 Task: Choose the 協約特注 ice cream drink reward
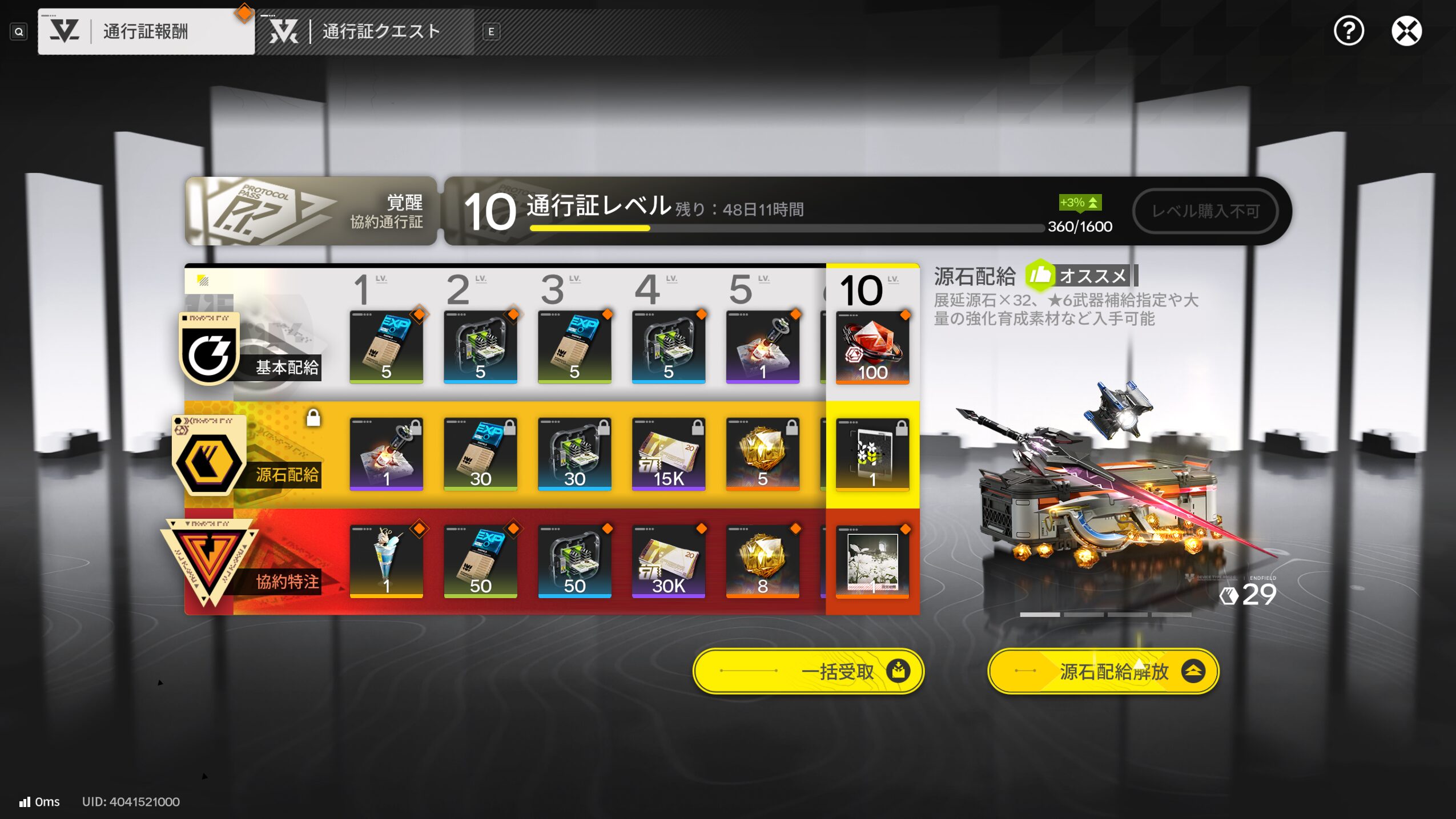[386, 561]
